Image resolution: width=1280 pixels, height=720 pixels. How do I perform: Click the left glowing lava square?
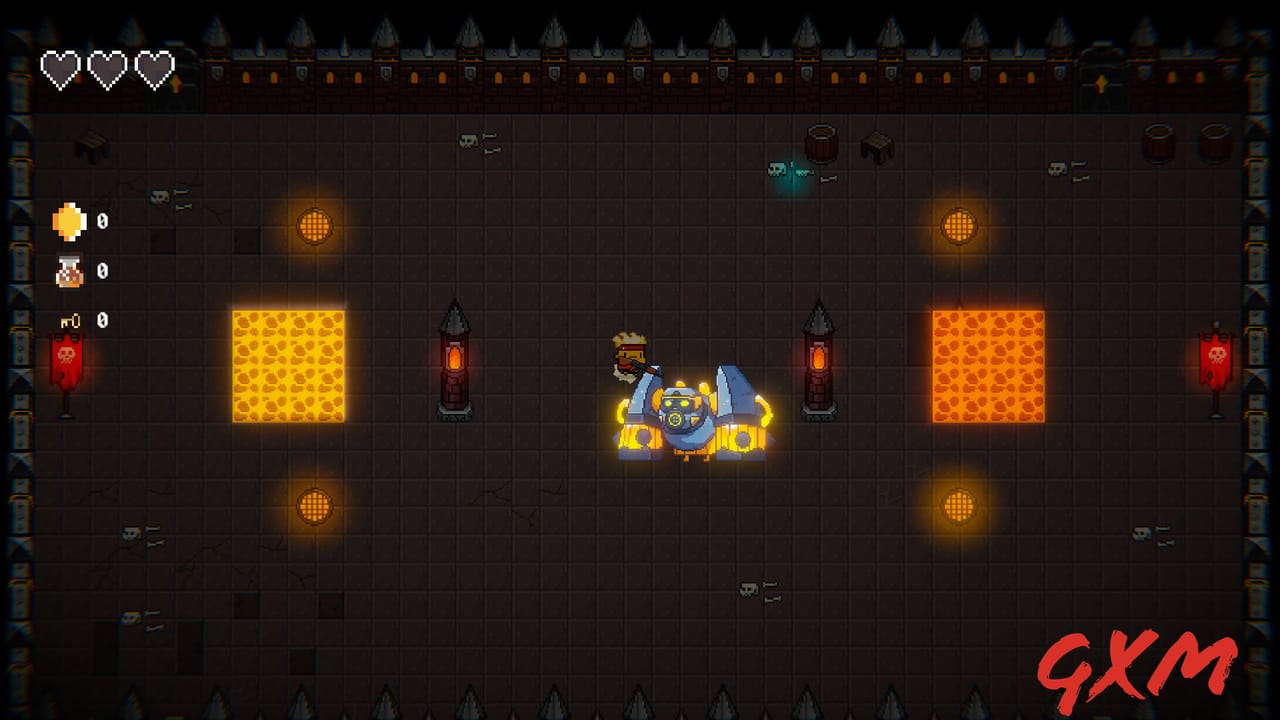pos(288,363)
